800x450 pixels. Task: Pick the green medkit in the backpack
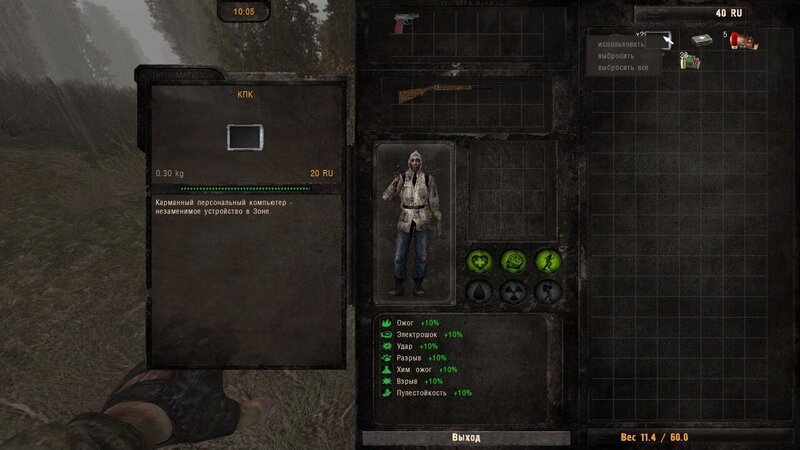coord(700,41)
